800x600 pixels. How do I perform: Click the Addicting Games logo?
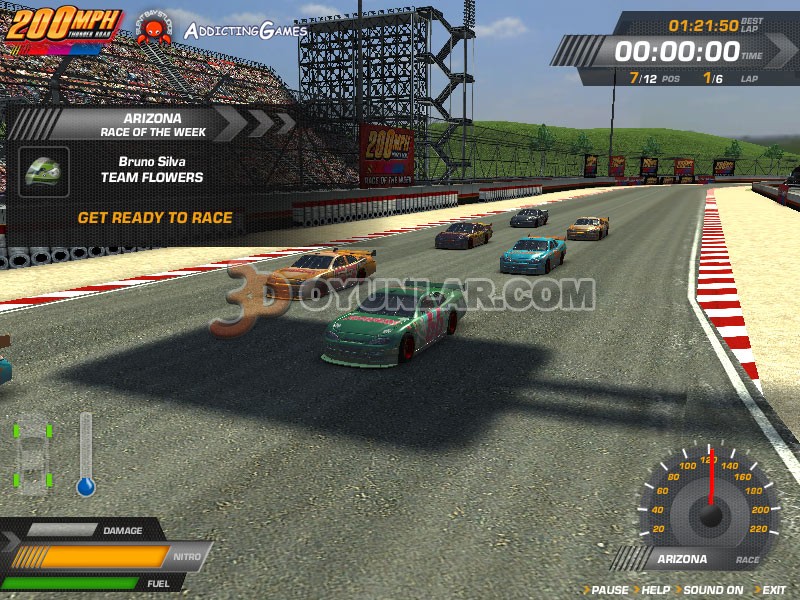(244, 30)
